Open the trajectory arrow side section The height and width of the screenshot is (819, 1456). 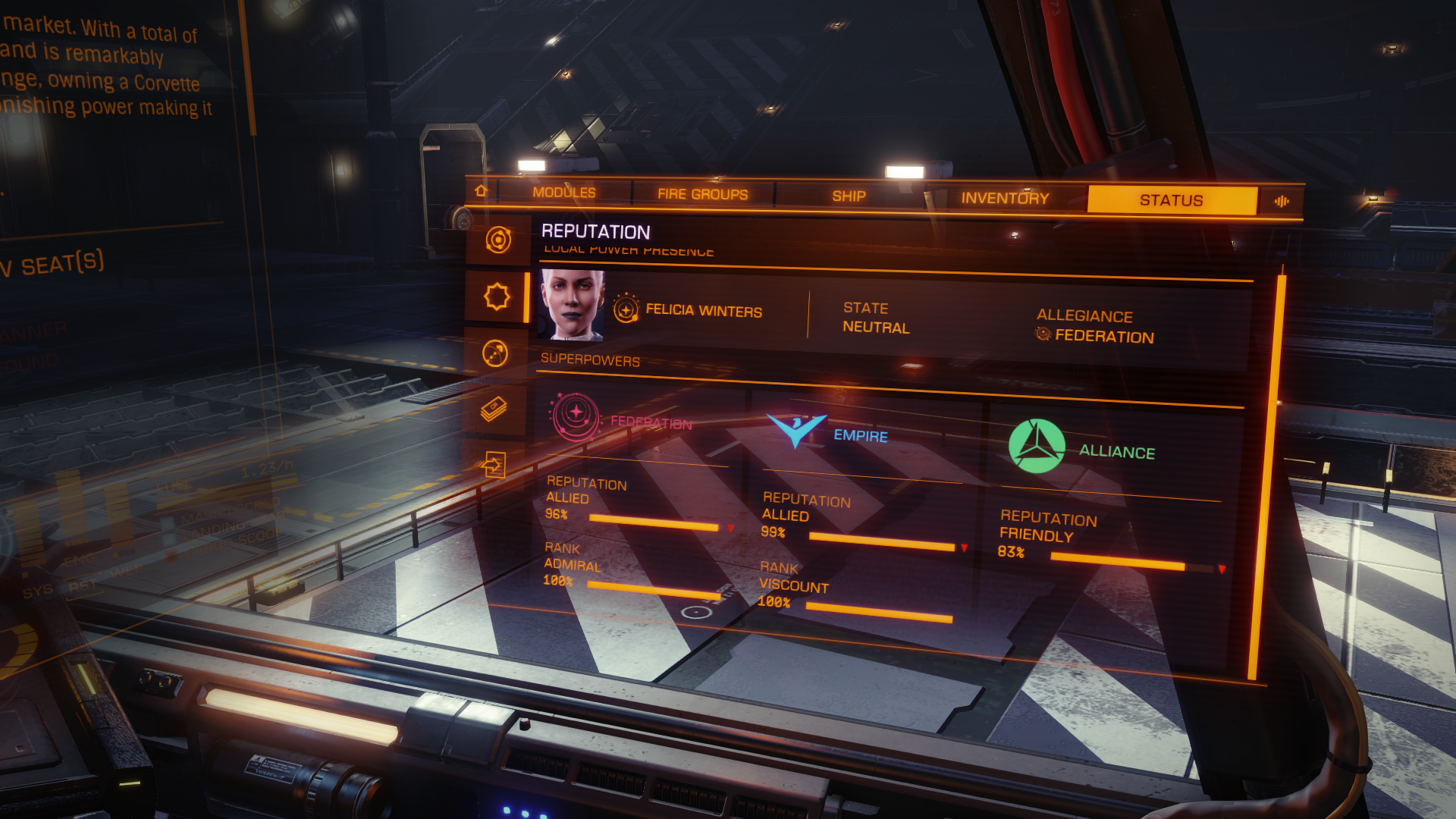click(495, 353)
